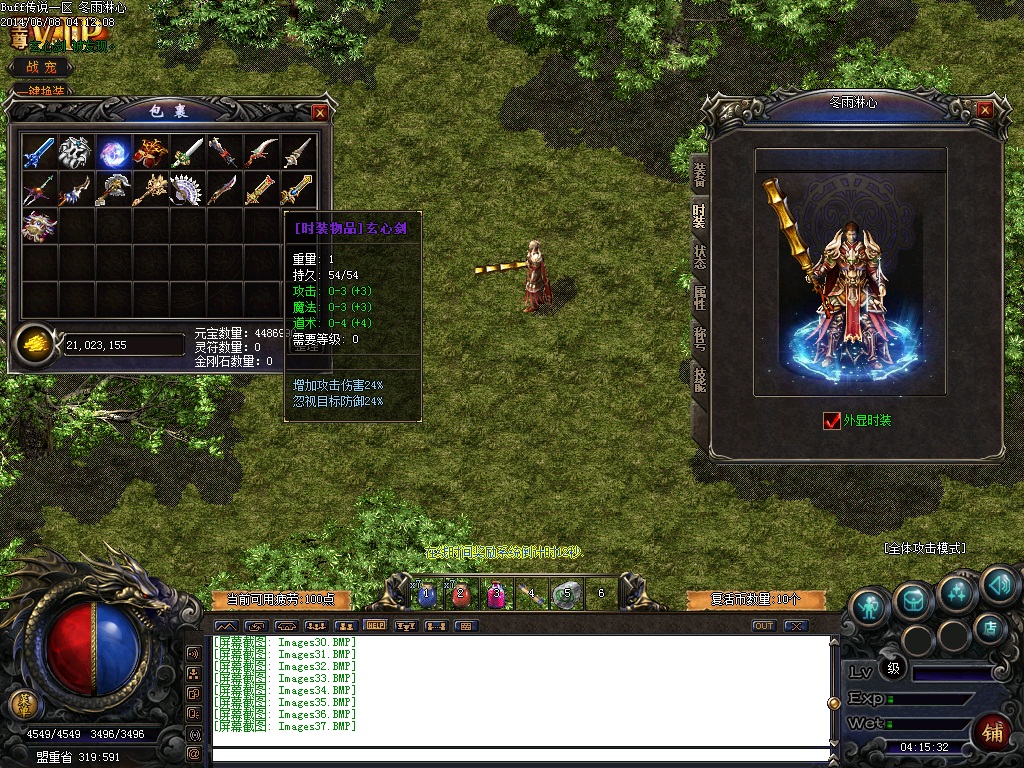This screenshot has width=1024, height=768.
Task: Close the 包裹 inventory window
Action: click(319, 113)
